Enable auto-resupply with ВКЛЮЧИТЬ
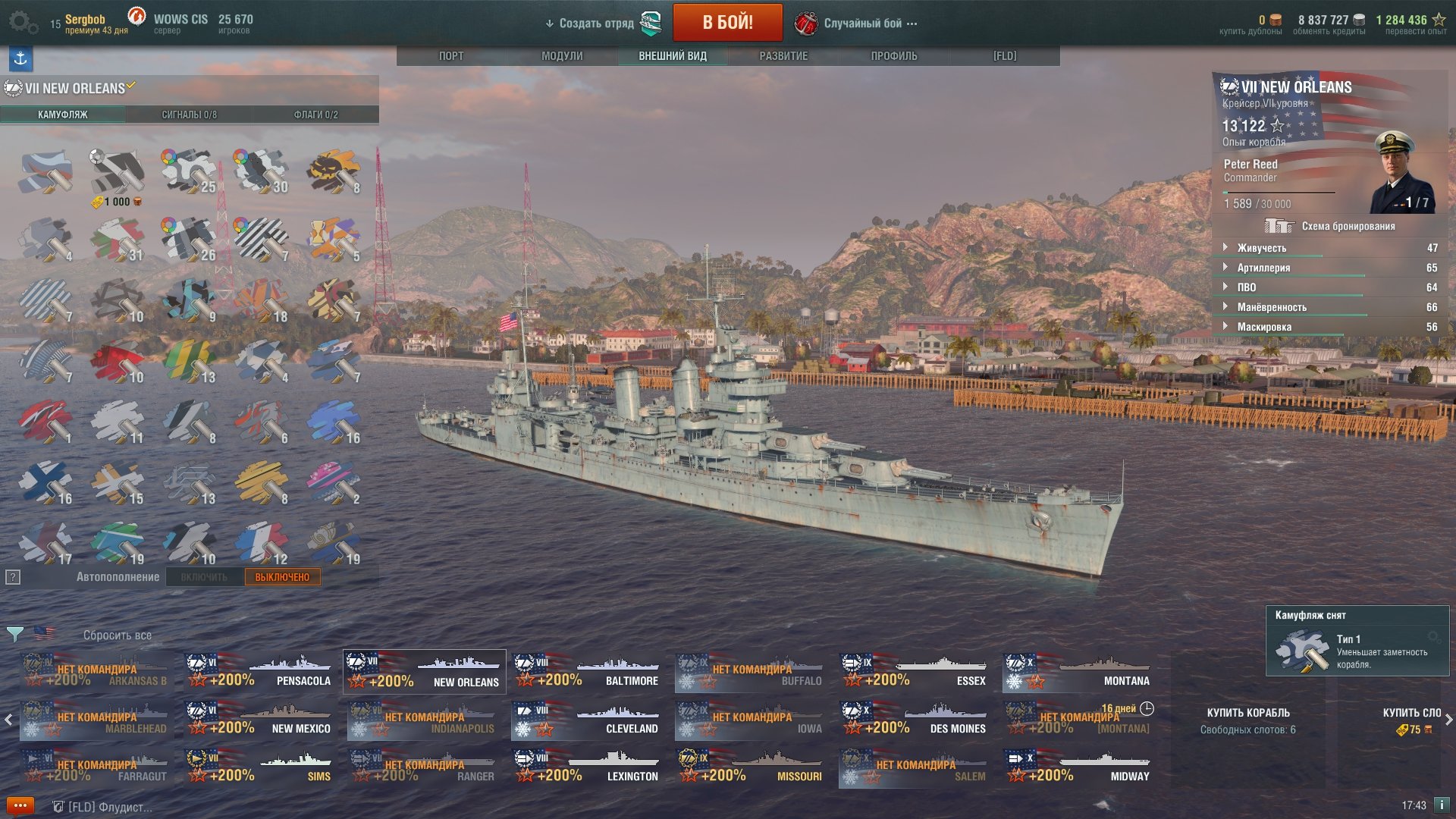The width and height of the screenshot is (1456, 819). [x=204, y=577]
